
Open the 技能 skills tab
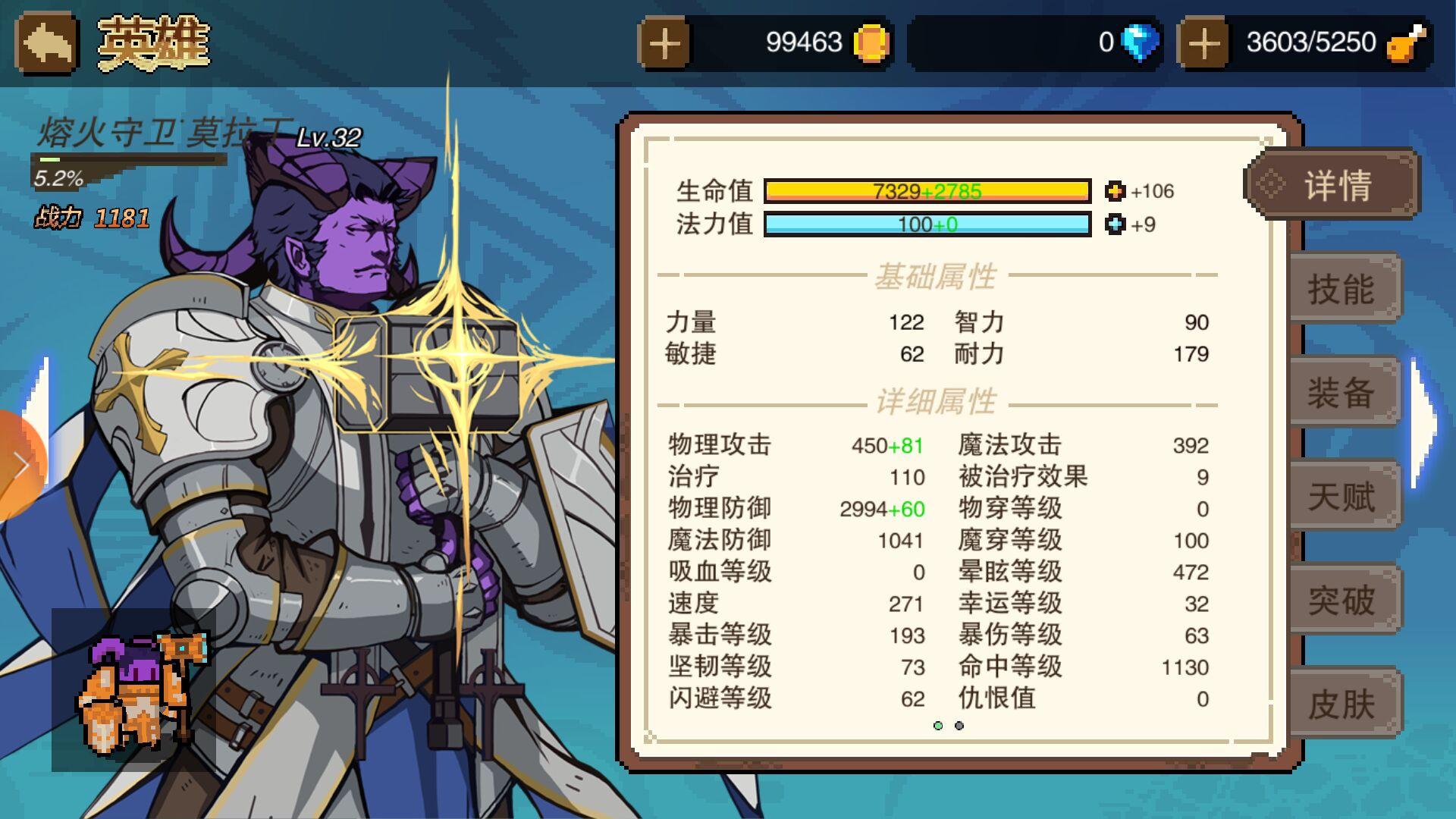point(1342,289)
